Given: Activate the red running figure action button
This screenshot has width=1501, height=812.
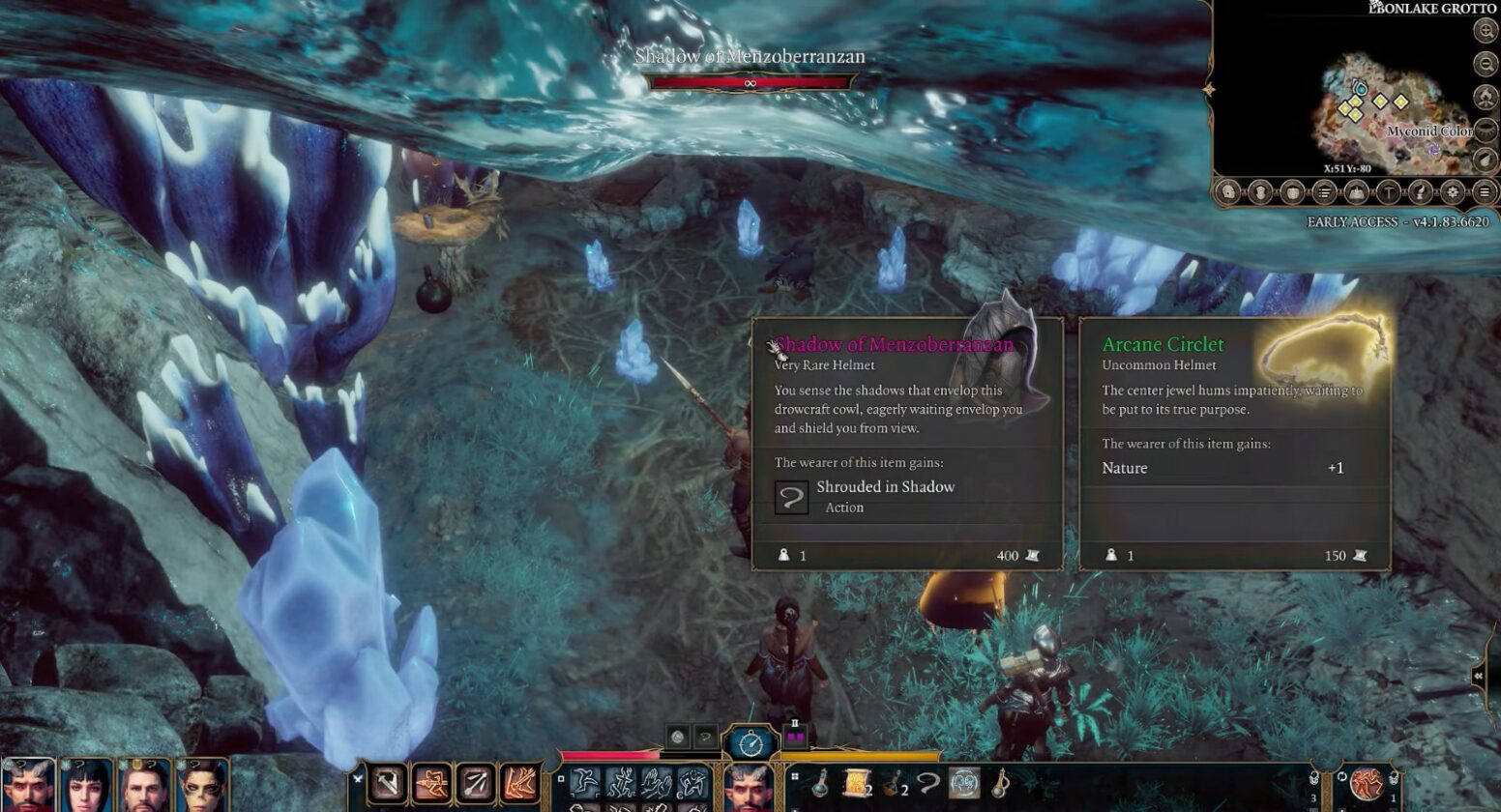Looking at the screenshot, I should point(1367,783).
